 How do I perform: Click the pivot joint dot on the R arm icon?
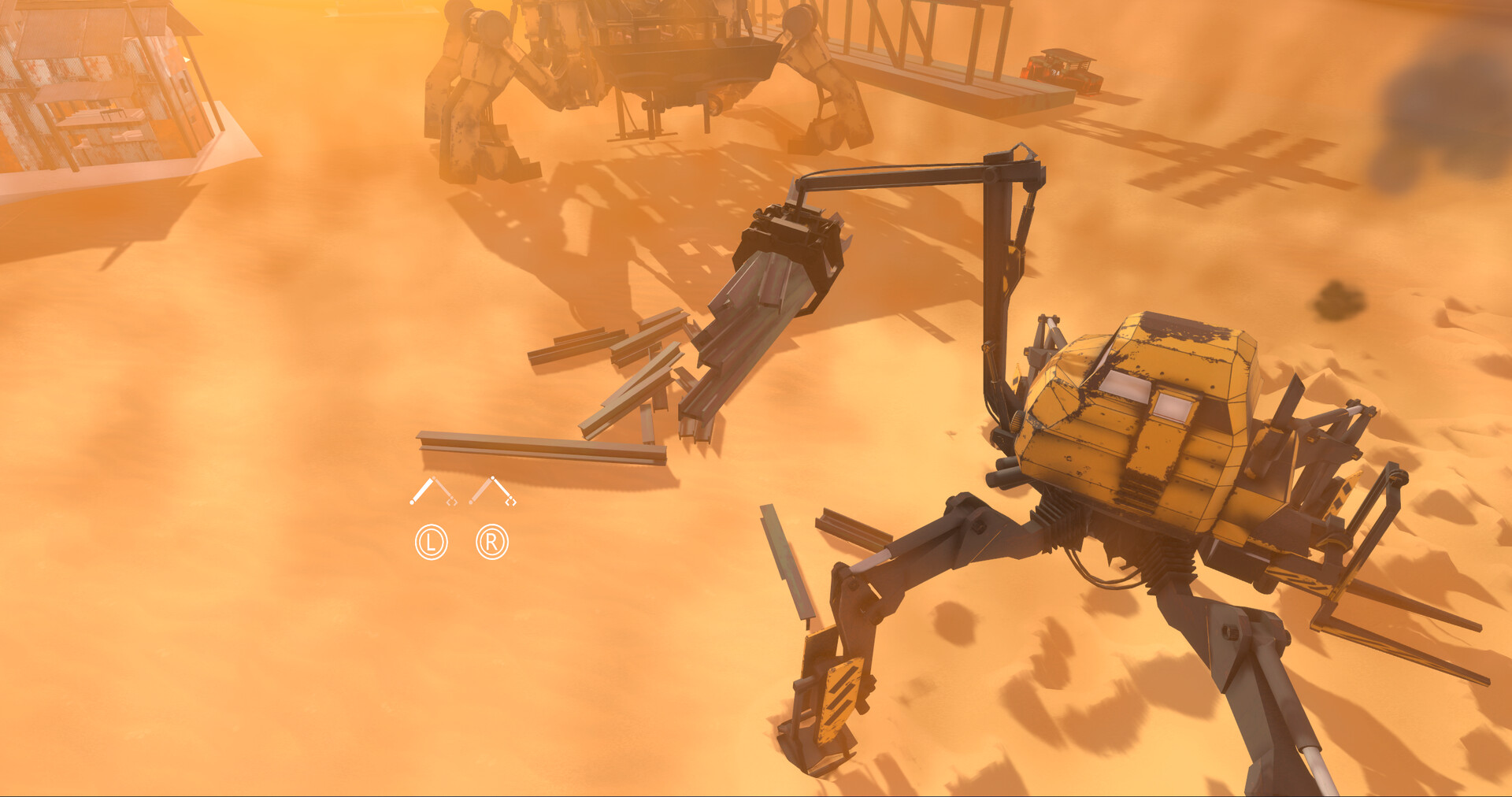493,478
